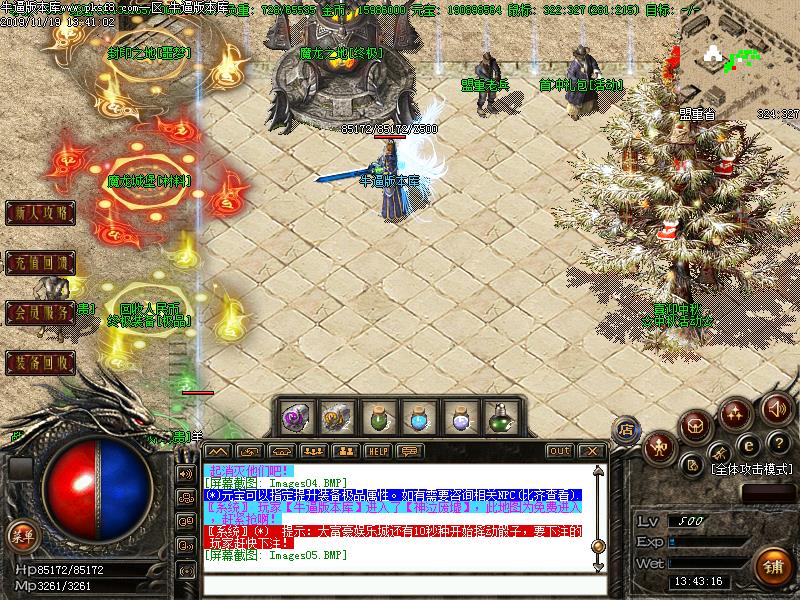Open the 新人攻略 newbie guide button
Image resolution: width=800 pixels, height=600 pixels.
point(41,212)
